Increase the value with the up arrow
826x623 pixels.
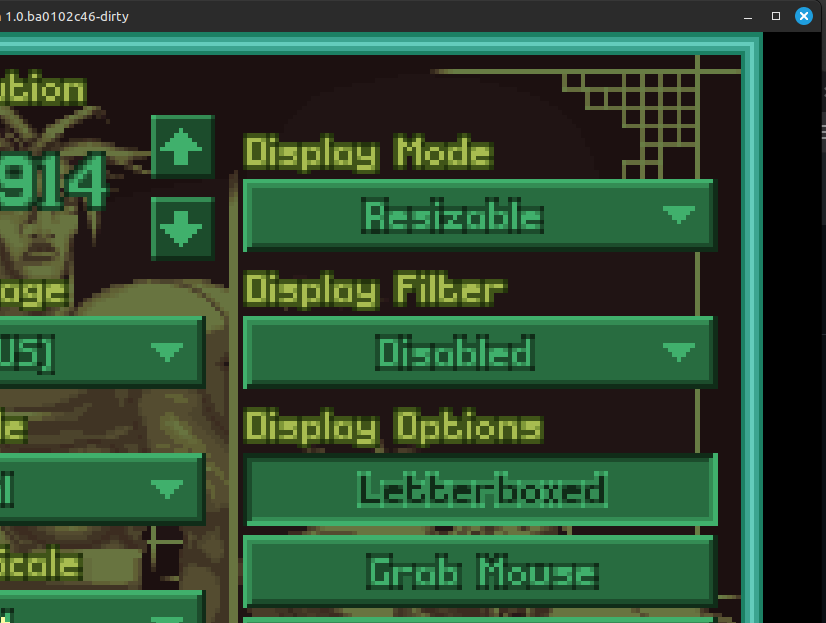click(x=183, y=148)
